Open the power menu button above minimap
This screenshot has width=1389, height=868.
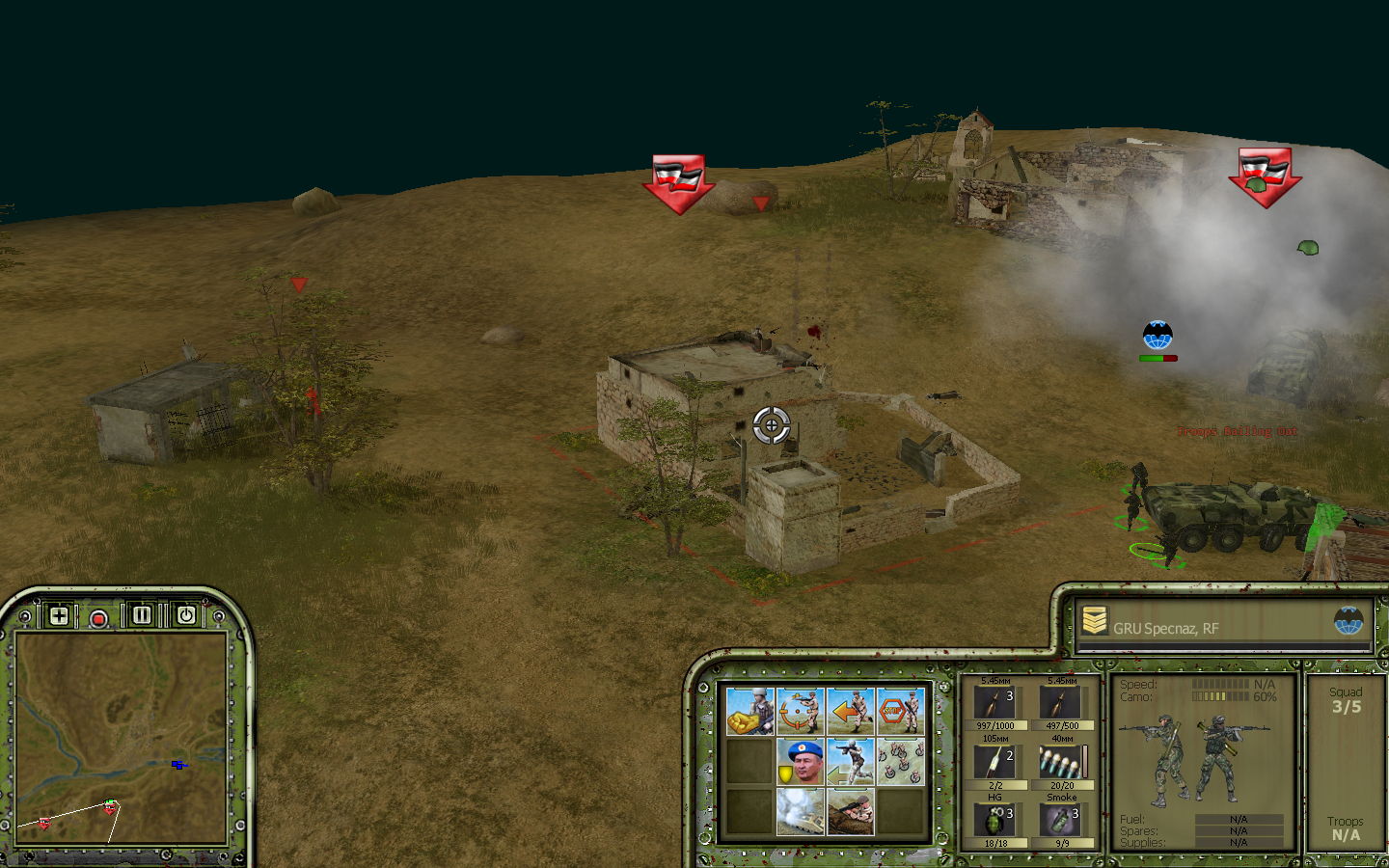(x=186, y=615)
